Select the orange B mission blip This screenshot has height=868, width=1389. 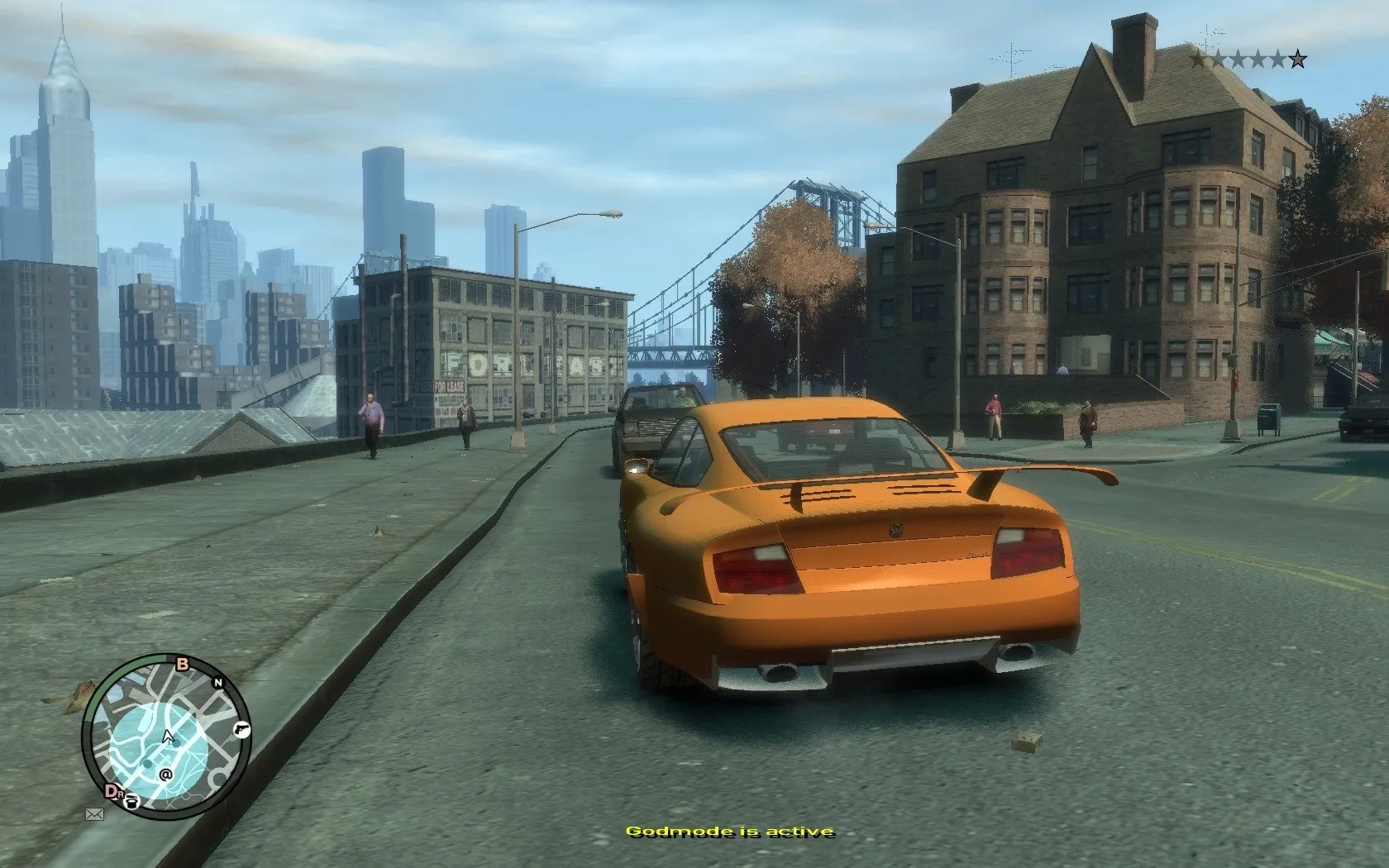183,663
